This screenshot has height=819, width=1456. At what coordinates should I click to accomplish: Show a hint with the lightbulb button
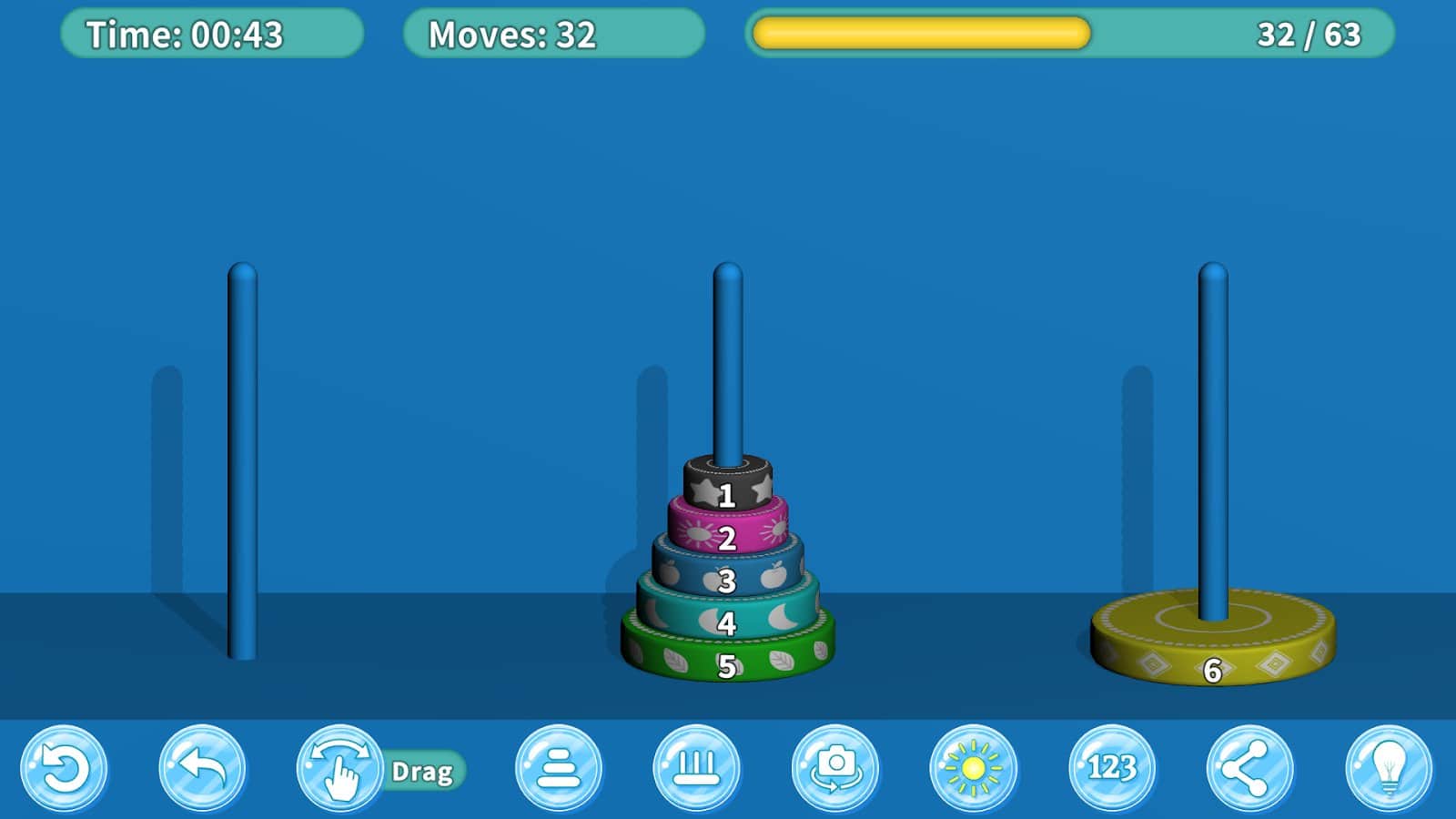click(1389, 769)
